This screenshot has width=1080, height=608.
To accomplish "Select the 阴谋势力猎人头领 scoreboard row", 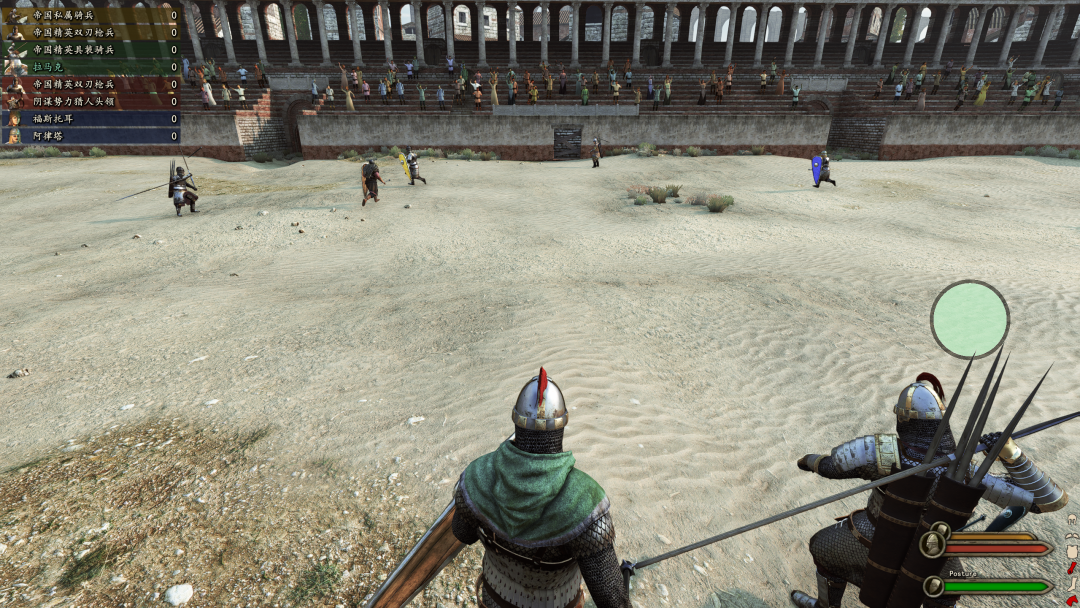I will pos(90,101).
